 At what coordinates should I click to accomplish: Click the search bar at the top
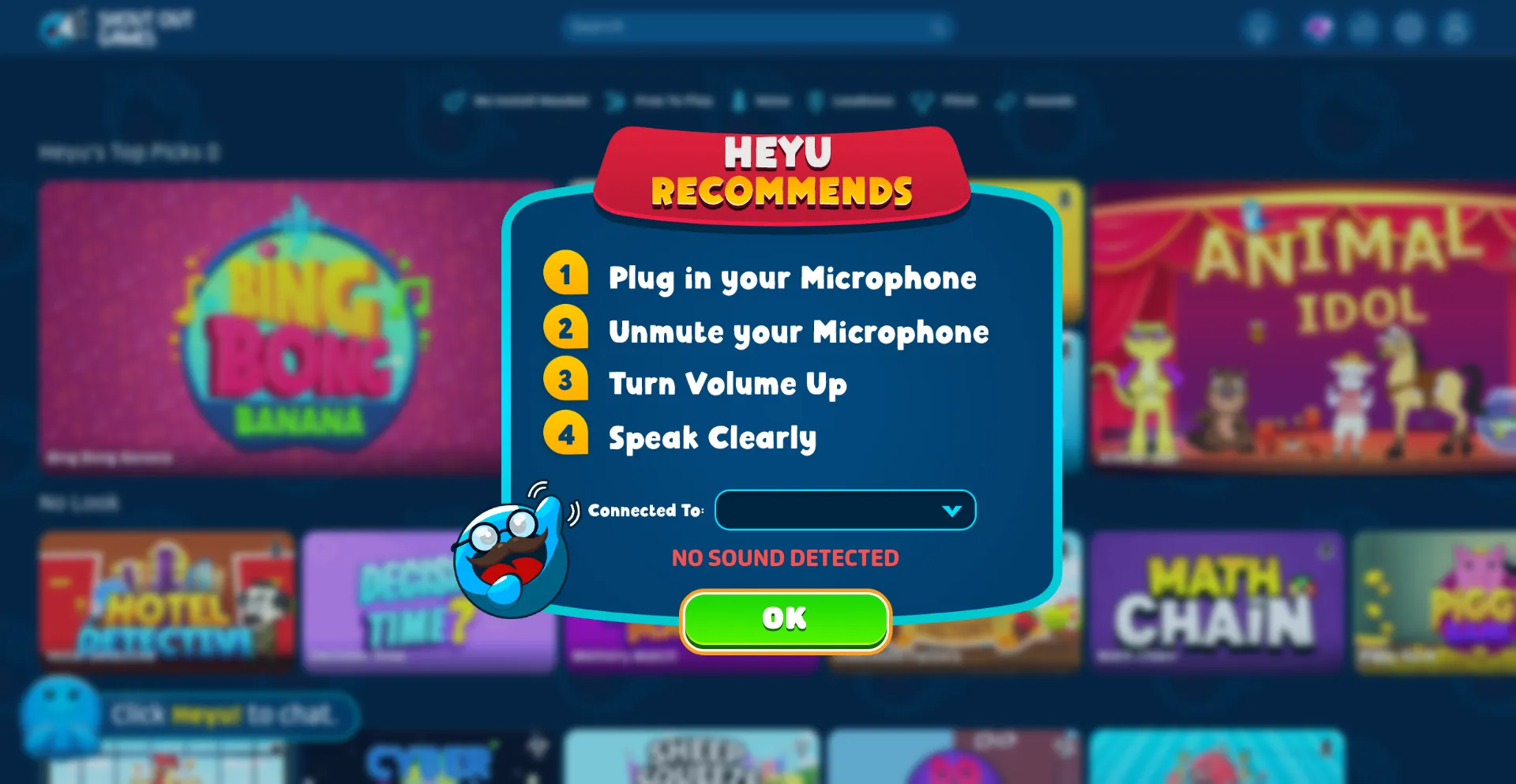(756, 26)
